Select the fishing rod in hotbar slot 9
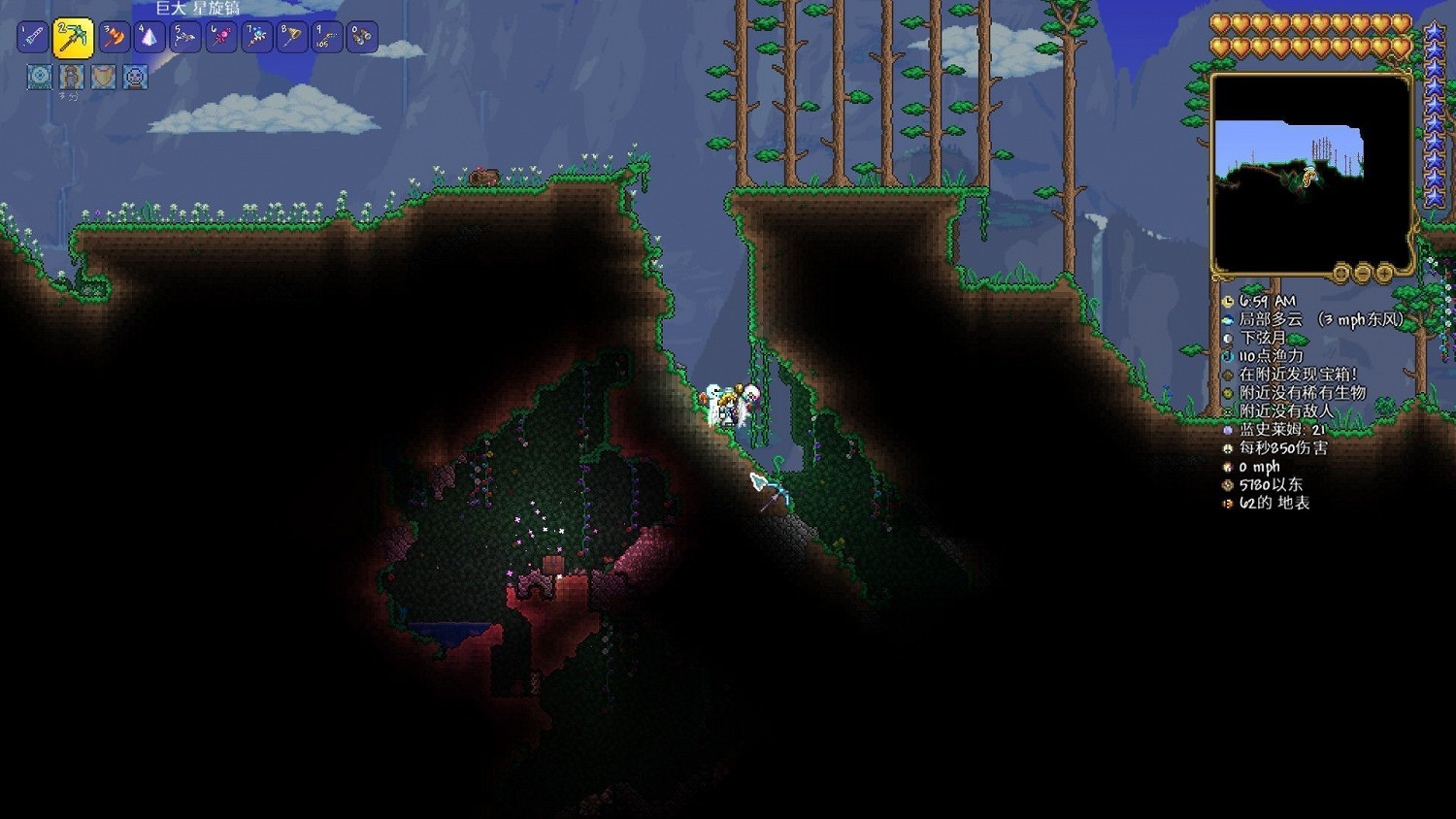This screenshot has width=1456, height=819. point(327,38)
